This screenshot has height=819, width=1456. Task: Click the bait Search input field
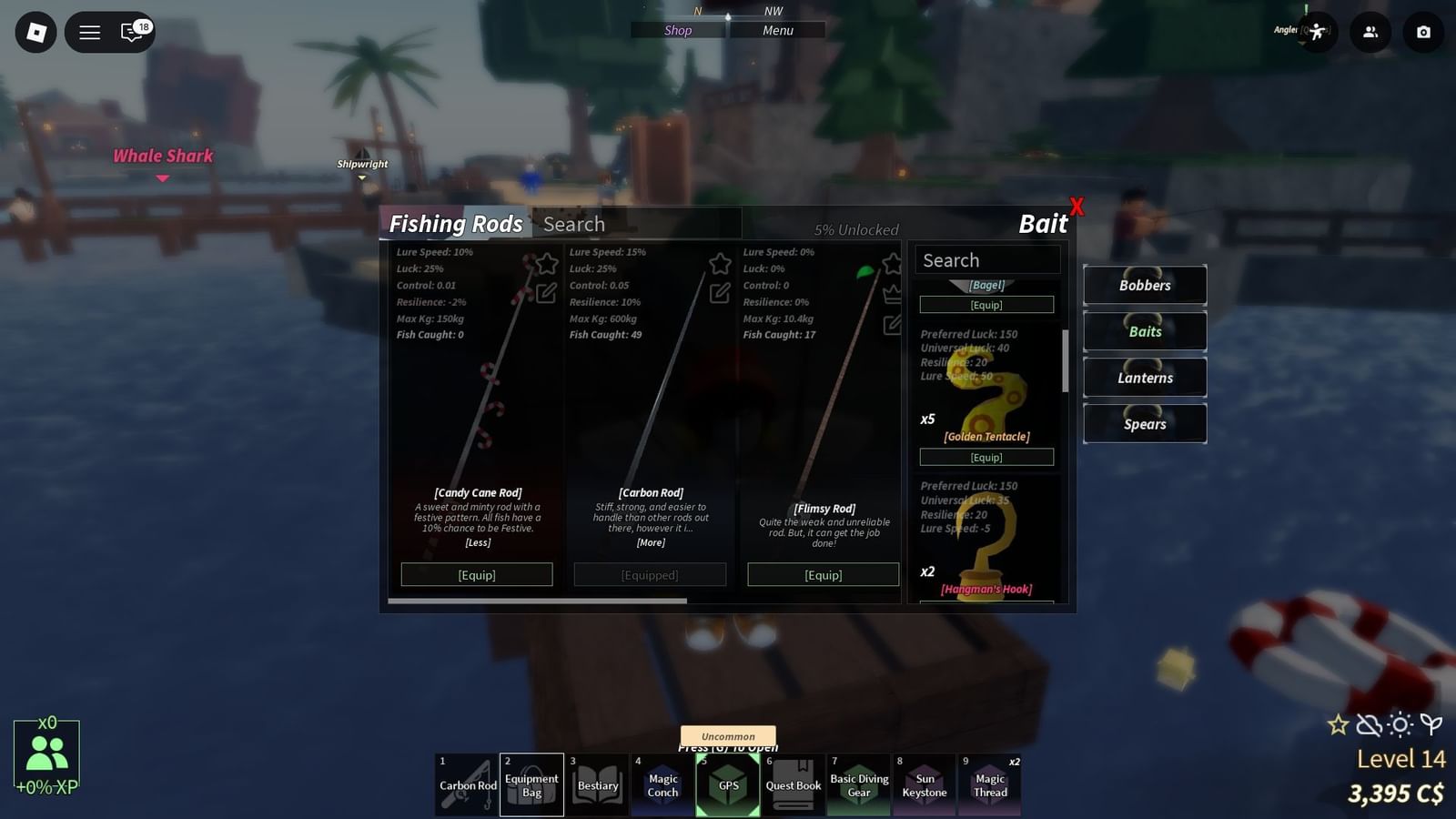click(987, 259)
